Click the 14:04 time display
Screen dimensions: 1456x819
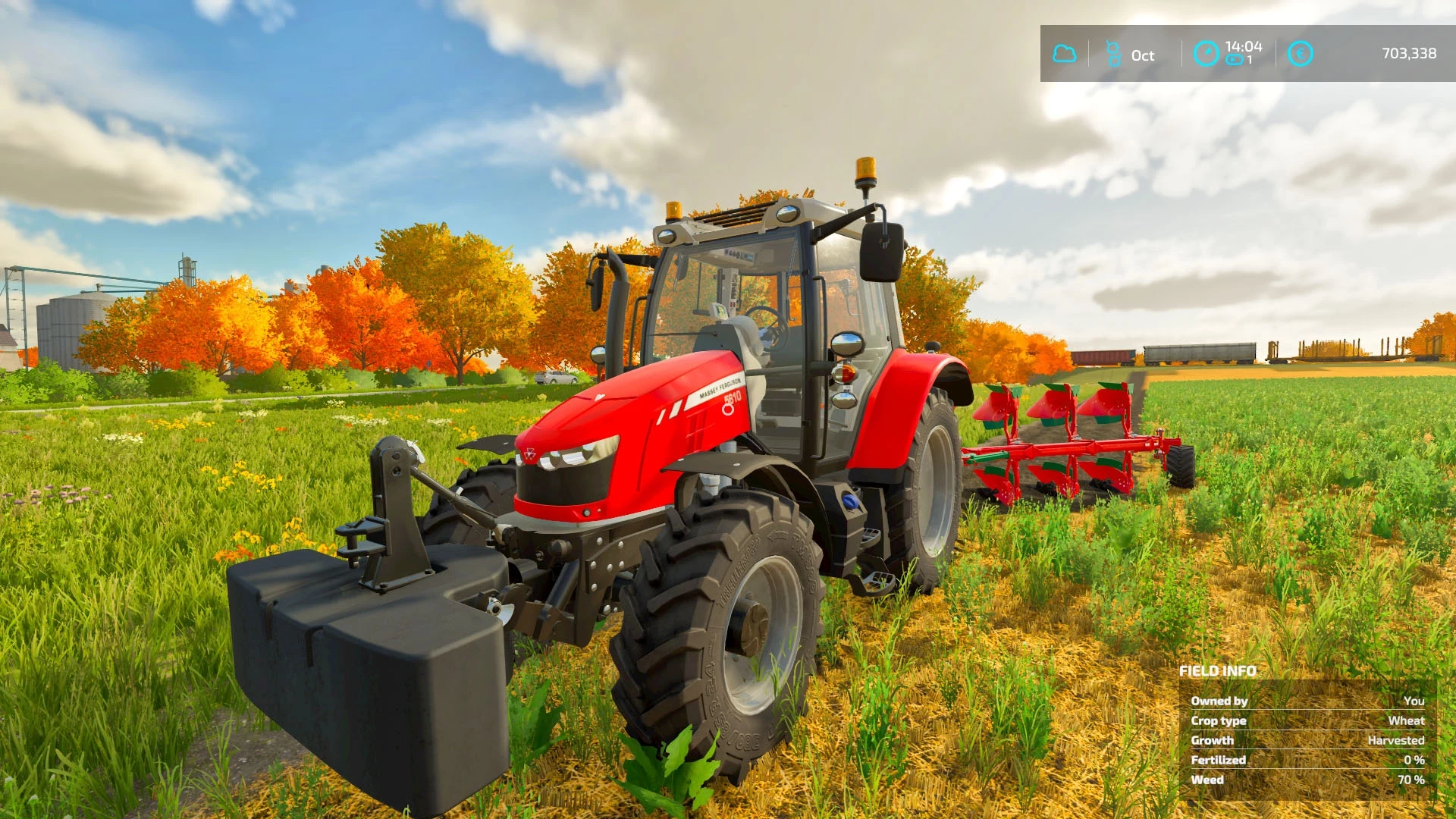(1246, 45)
